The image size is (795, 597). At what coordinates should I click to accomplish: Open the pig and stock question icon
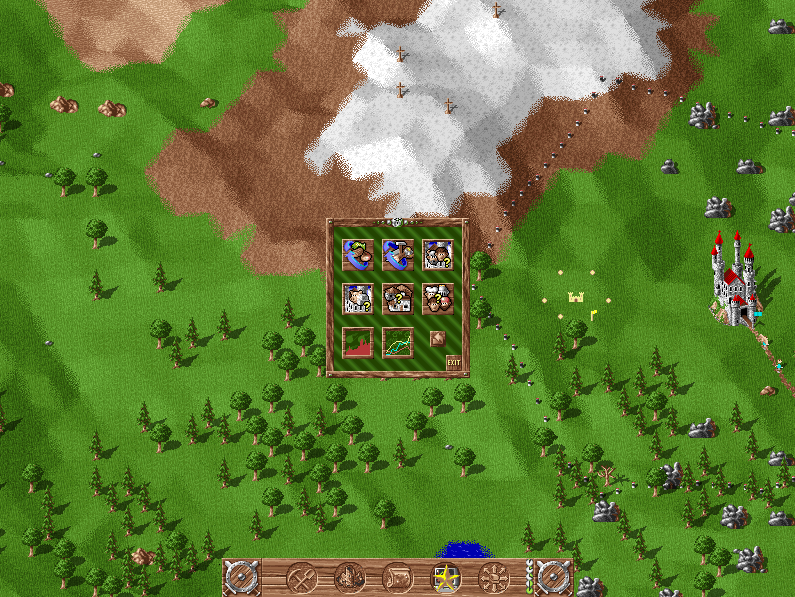[x=357, y=298]
